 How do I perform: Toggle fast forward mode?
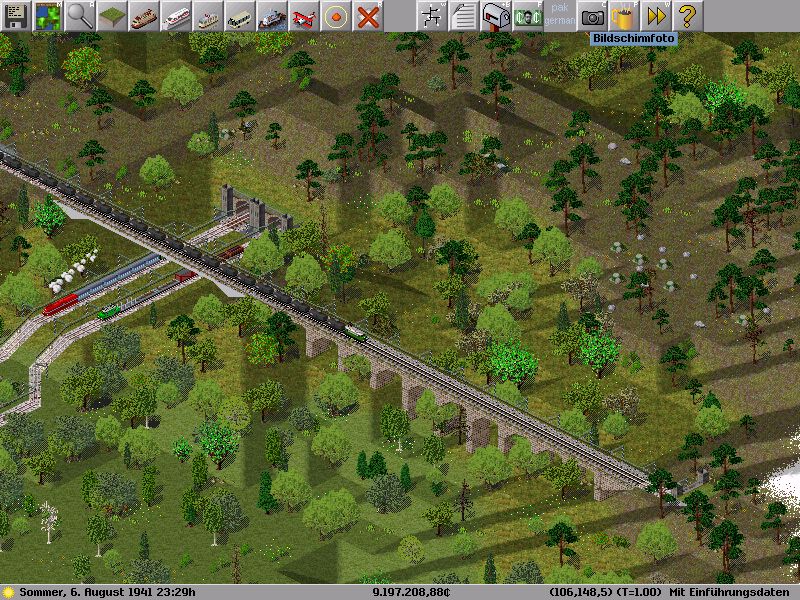point(656,15)
